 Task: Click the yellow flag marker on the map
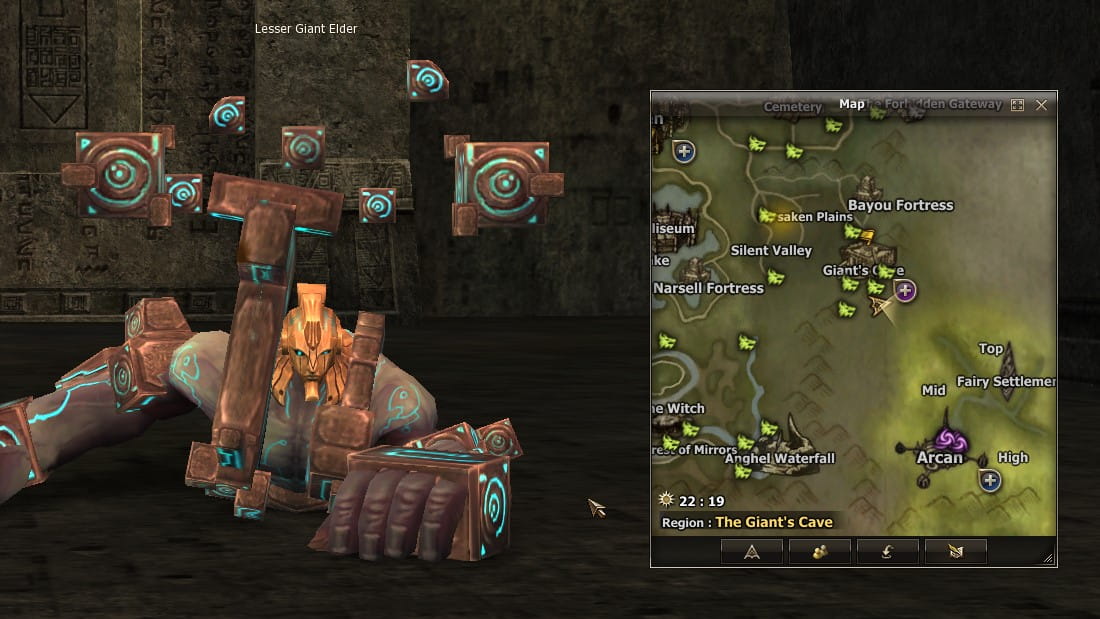click(868, 237)
